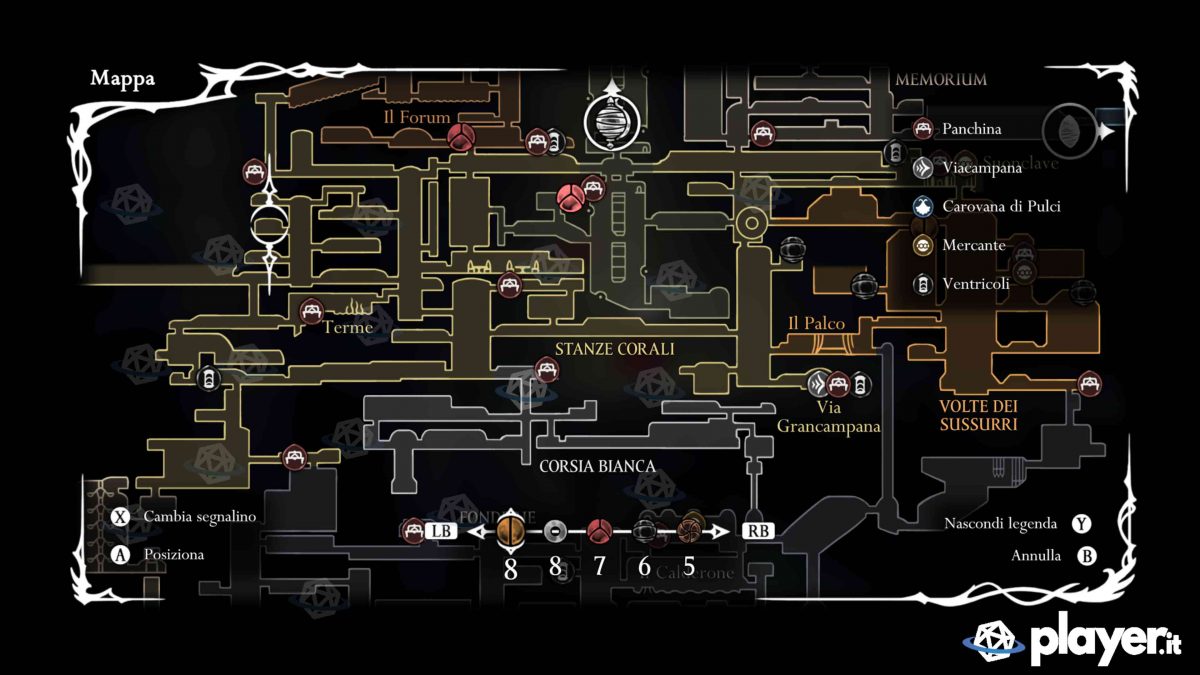Click the bench marker under Stanze Corali
The image size is (1200, 675).
(547, 371)
